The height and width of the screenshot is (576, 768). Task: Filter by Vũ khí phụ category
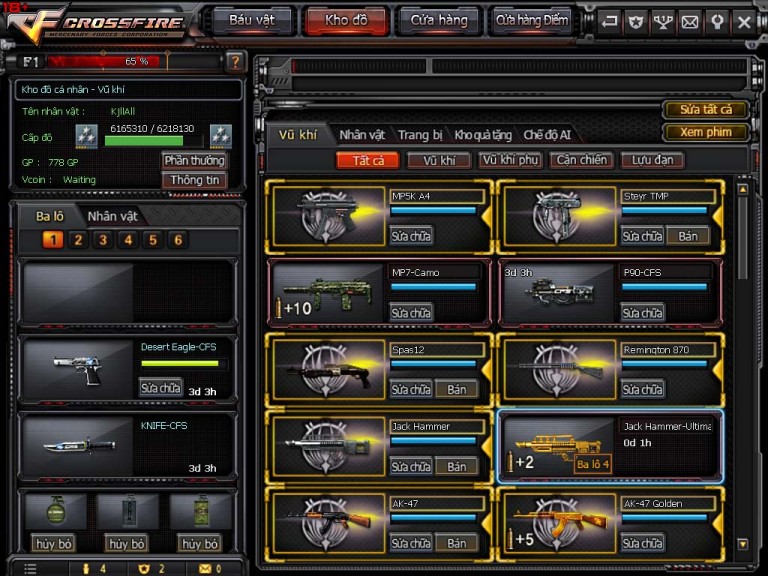tap(510, 160)
